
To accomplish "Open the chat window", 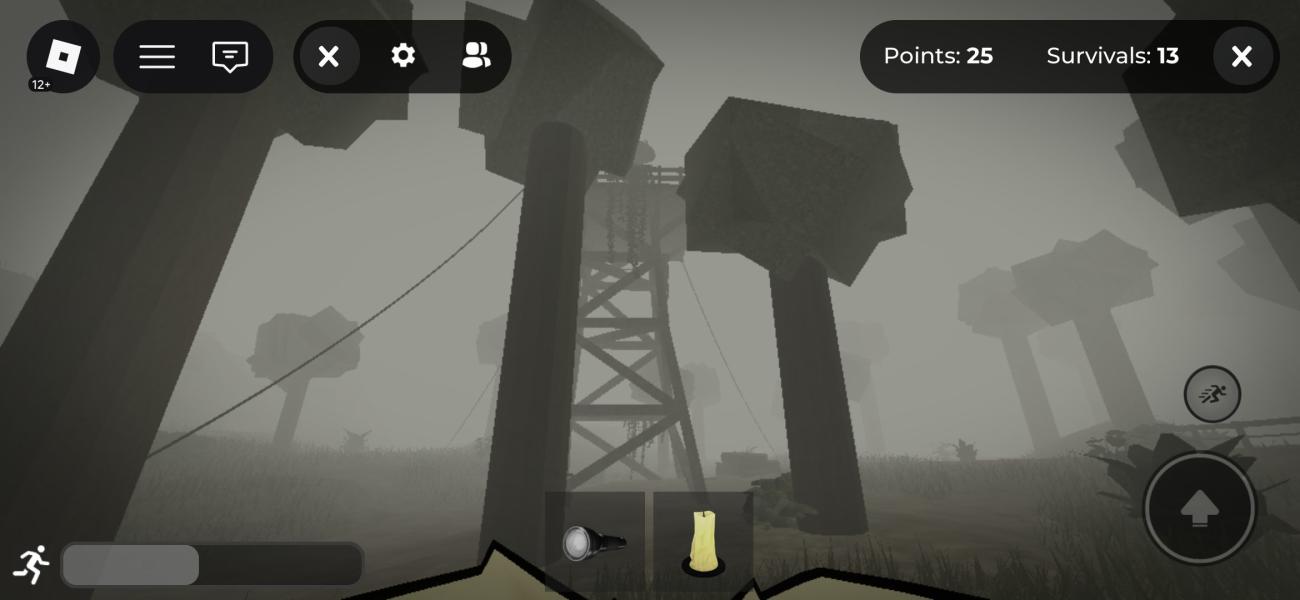I will coord(230,57).
